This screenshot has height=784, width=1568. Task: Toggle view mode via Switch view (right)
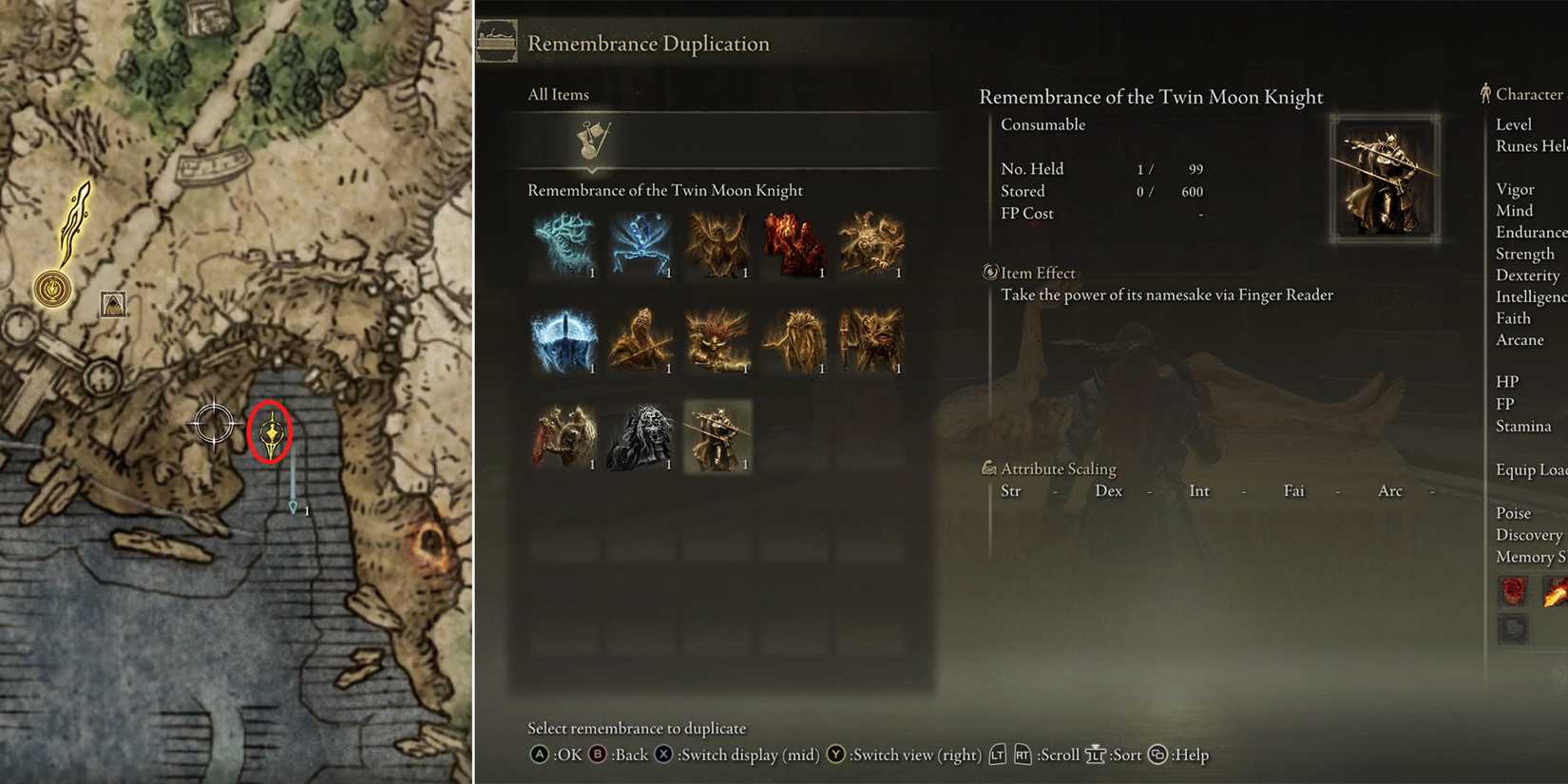tap(835, 754)
